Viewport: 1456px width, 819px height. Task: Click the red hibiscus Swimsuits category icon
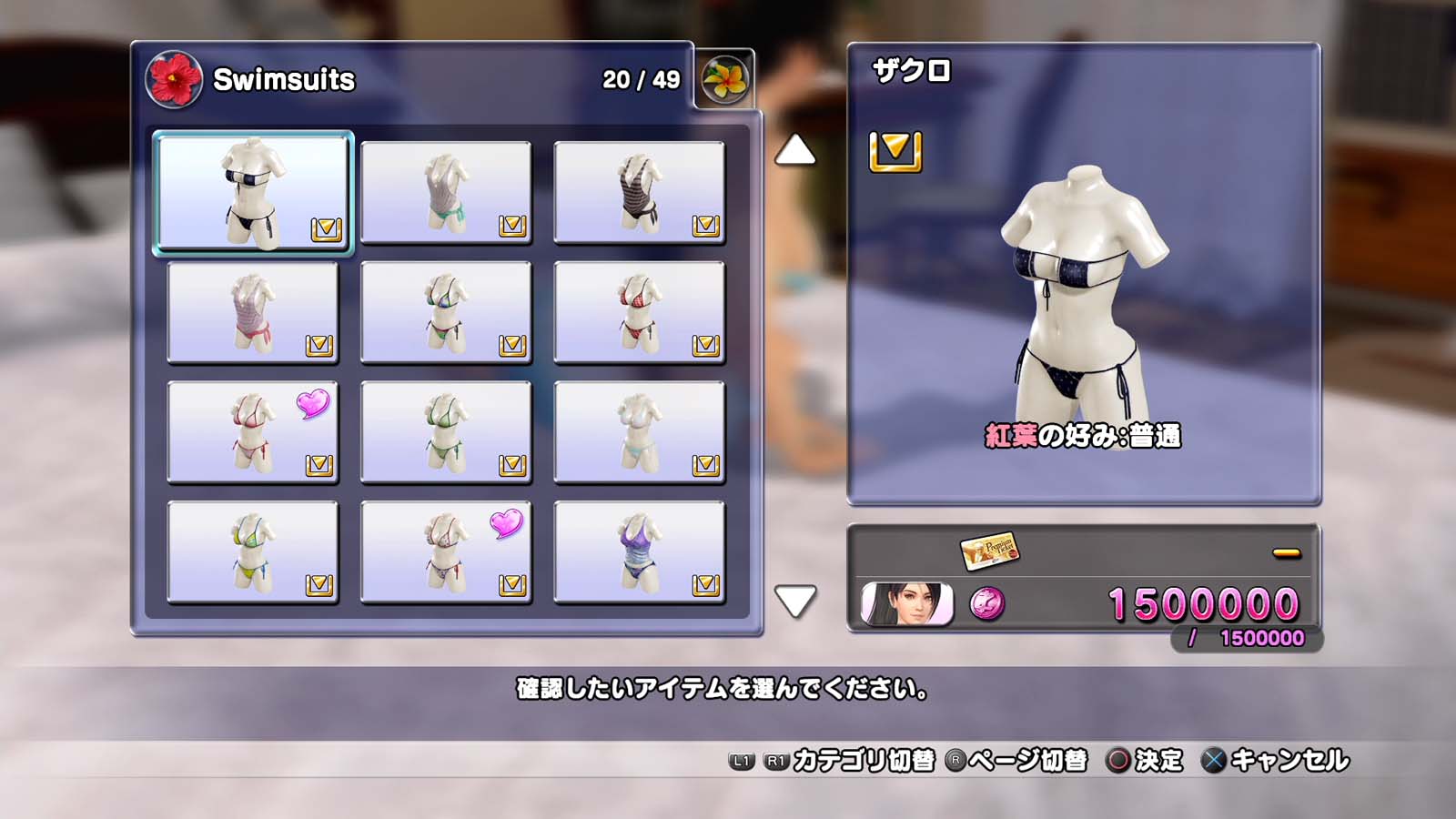click(x=174, y=79)
